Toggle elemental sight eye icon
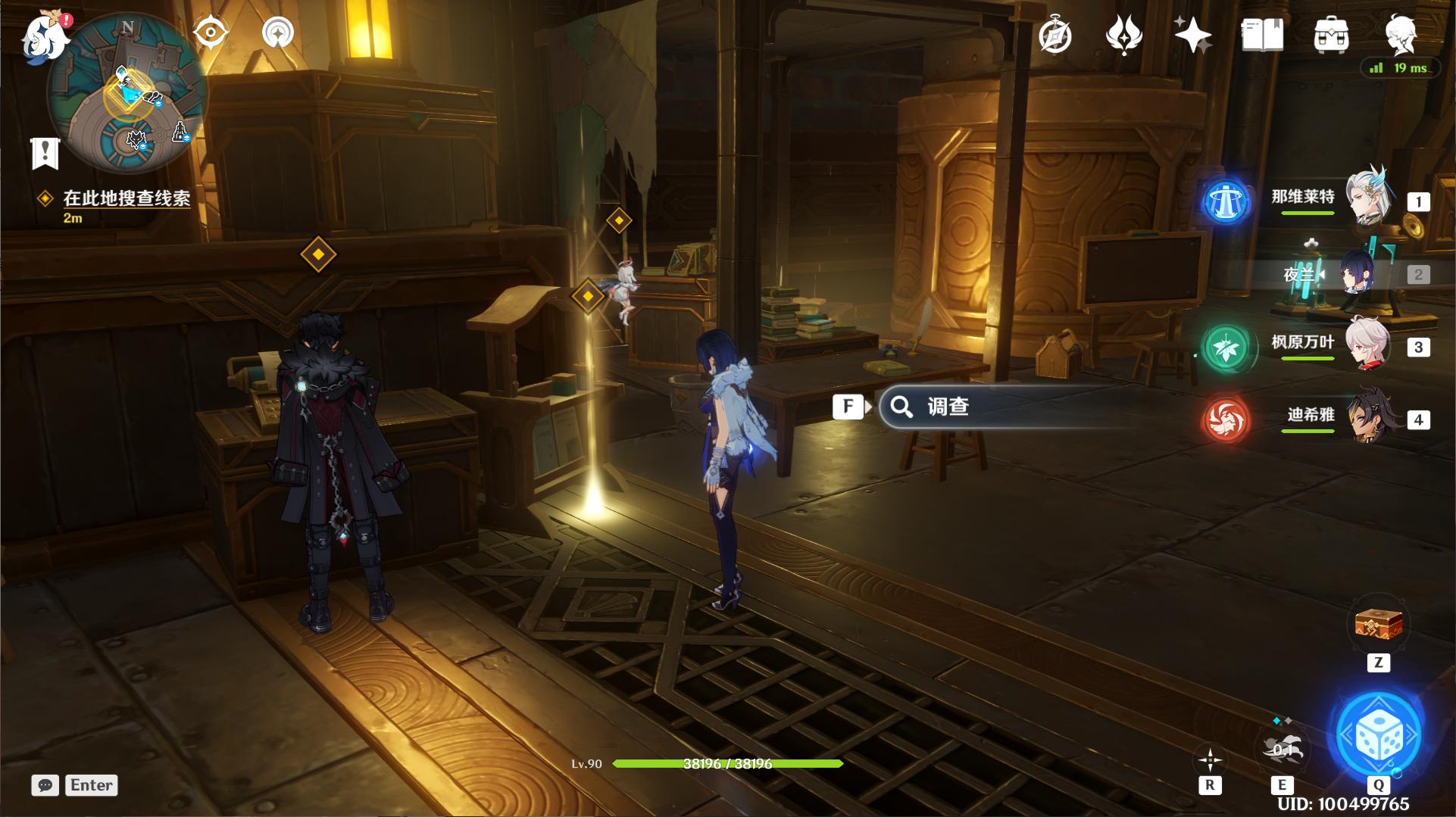The image size is (1456, 817). click(x=210, y=33)
